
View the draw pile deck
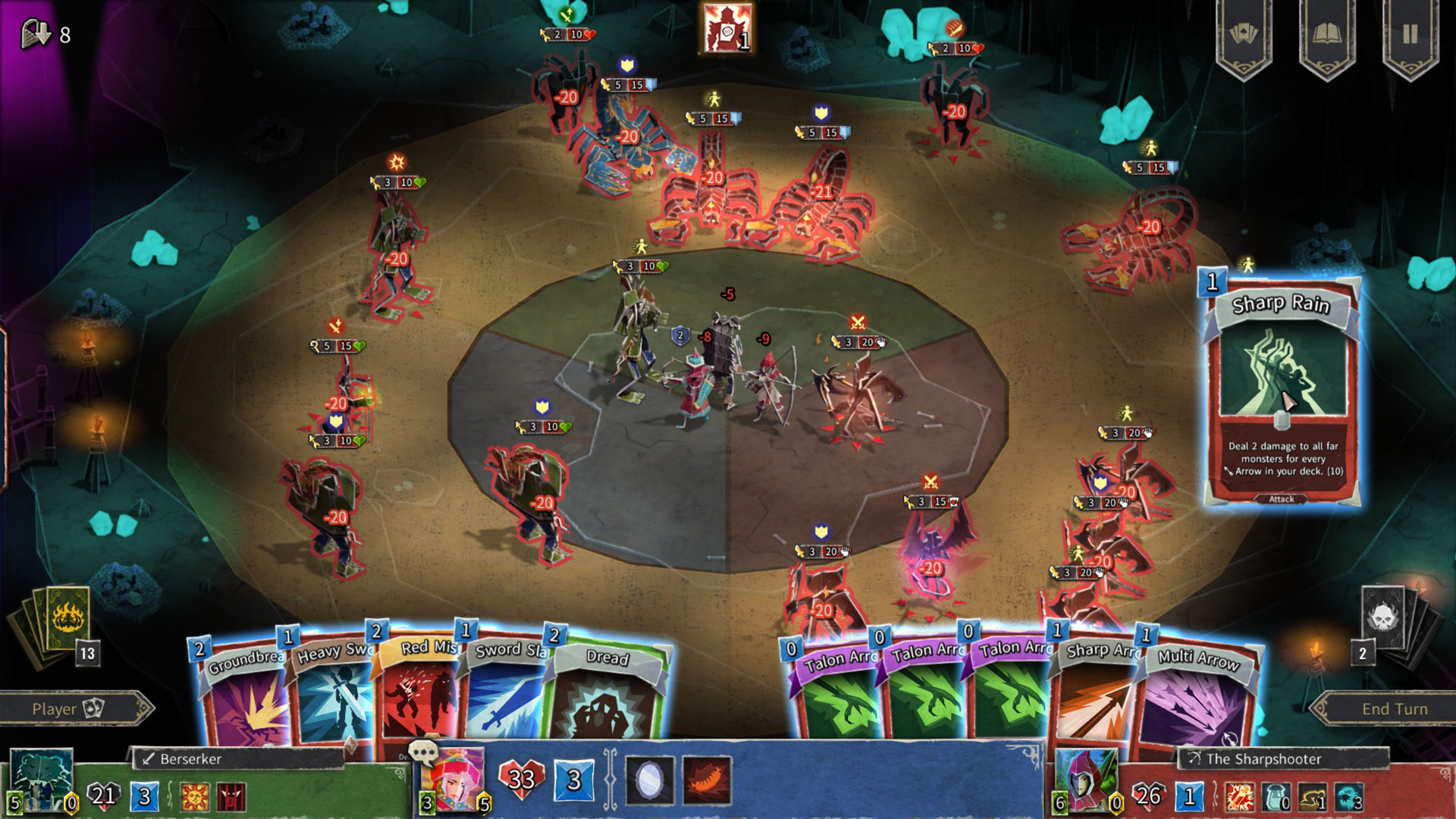pyautogui.click(x=61, y=622)
